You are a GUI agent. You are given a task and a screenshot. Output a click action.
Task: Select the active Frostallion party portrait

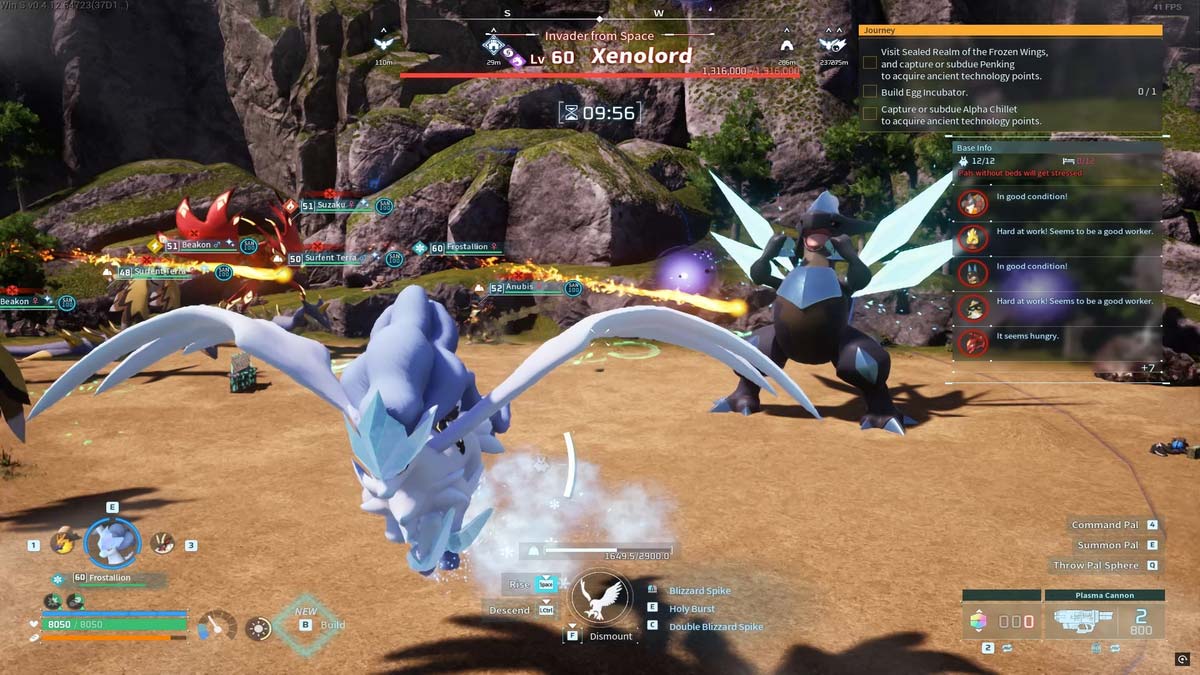[x=112, y=542]
